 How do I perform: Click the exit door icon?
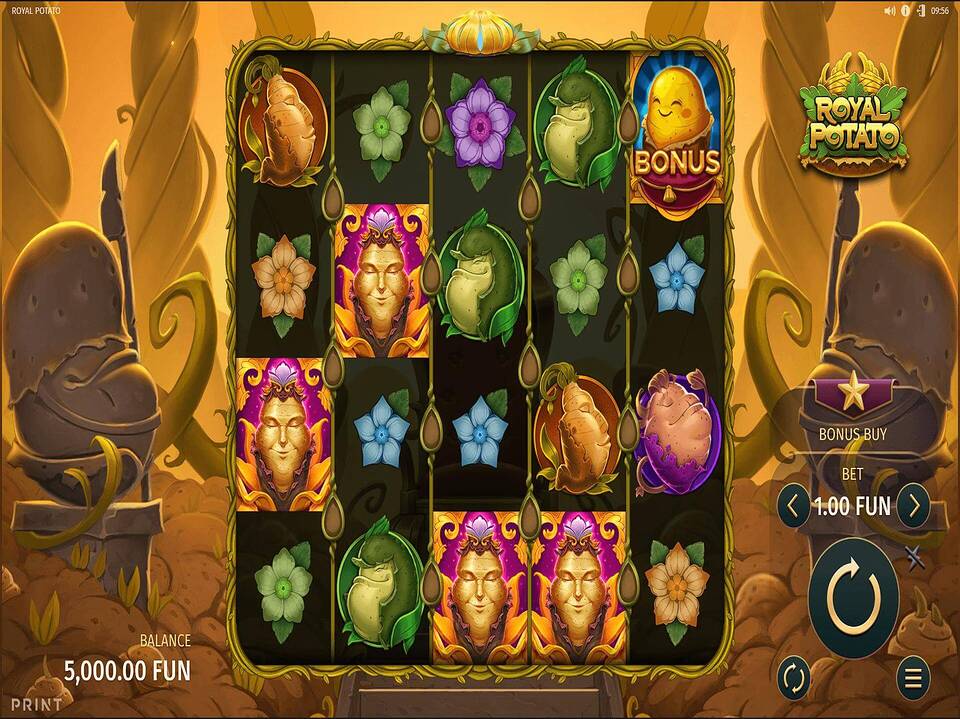[x=920, y=10]
